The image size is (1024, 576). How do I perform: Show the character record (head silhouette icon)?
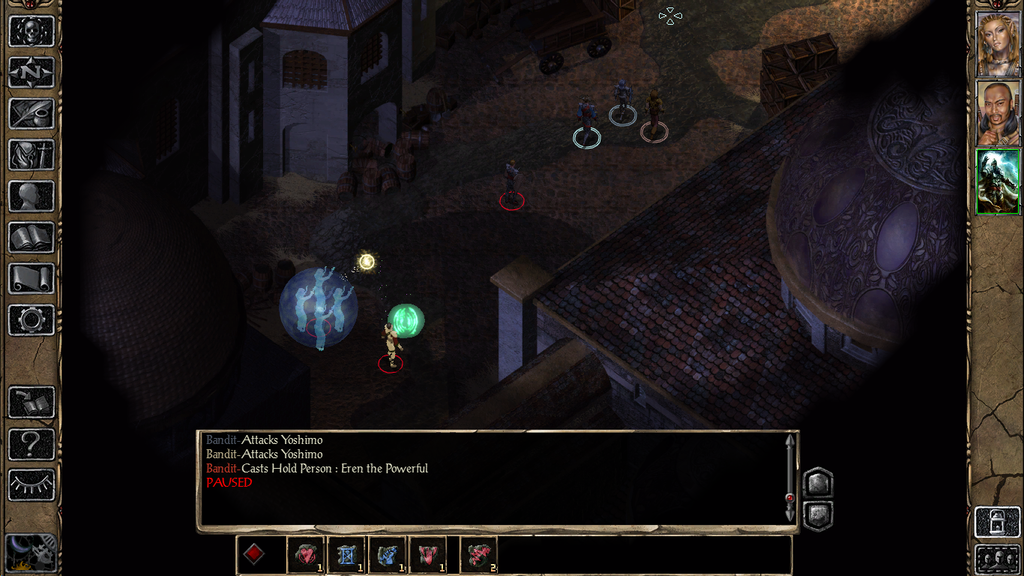pos(31,196)
